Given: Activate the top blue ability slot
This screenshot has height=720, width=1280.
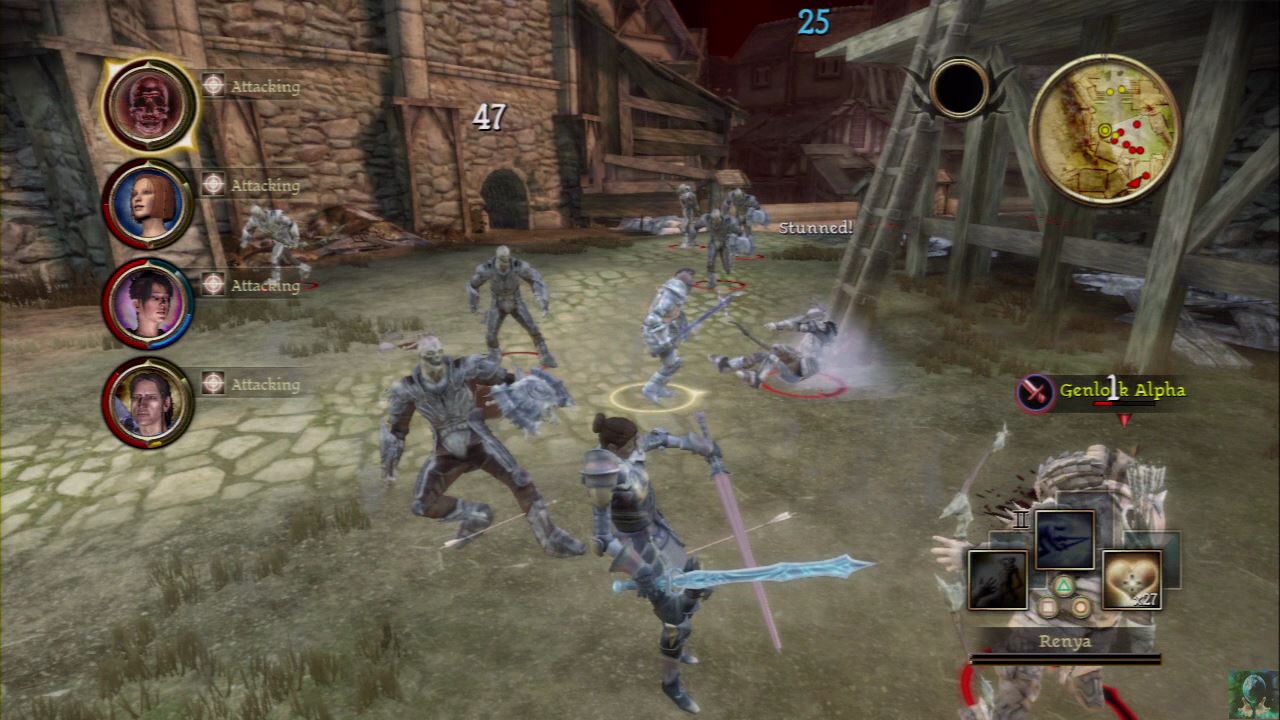Looking at the screenshot, I should tap(1064, 540).
